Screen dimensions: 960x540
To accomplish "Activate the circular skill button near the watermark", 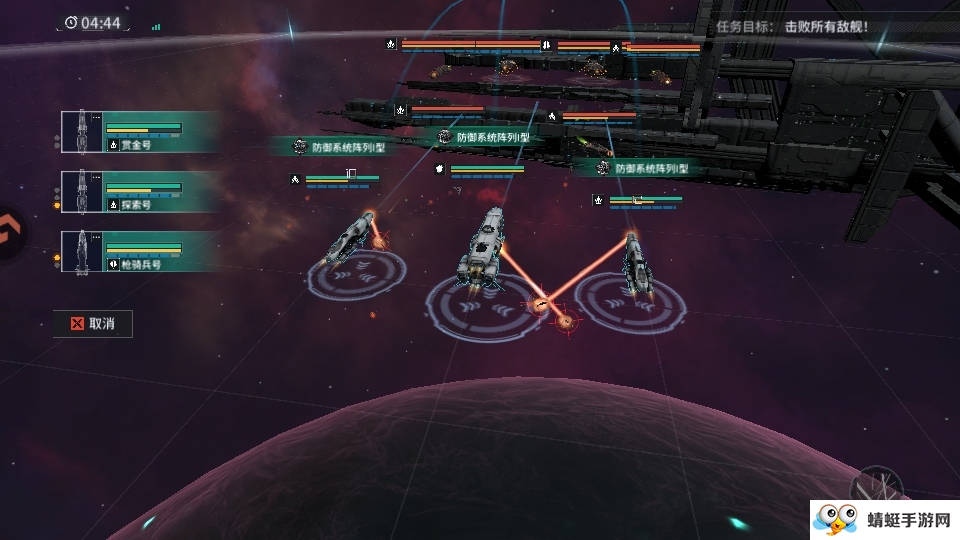I will coord(876,489).
